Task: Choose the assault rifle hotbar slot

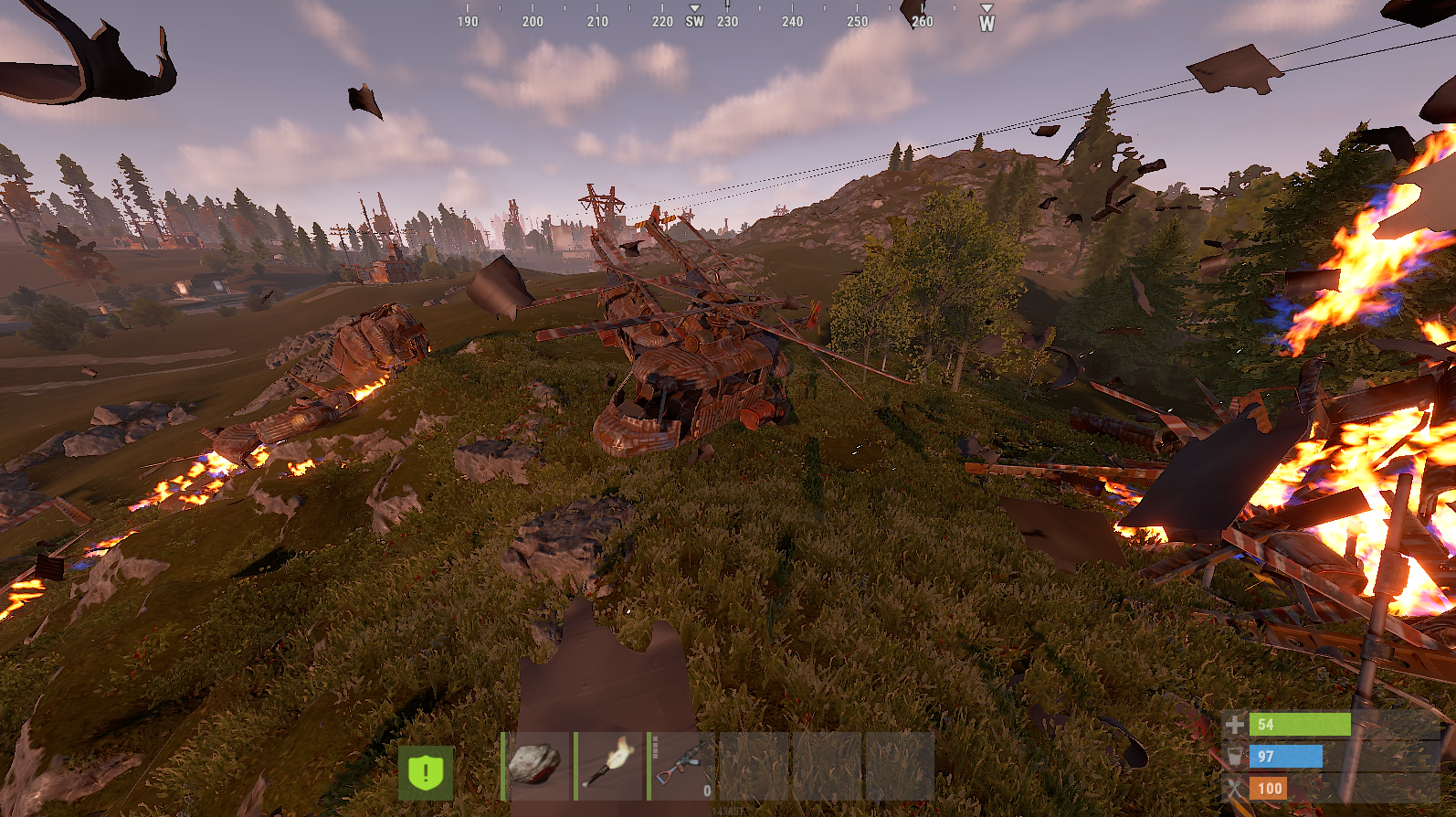Action: click(682, 766)
